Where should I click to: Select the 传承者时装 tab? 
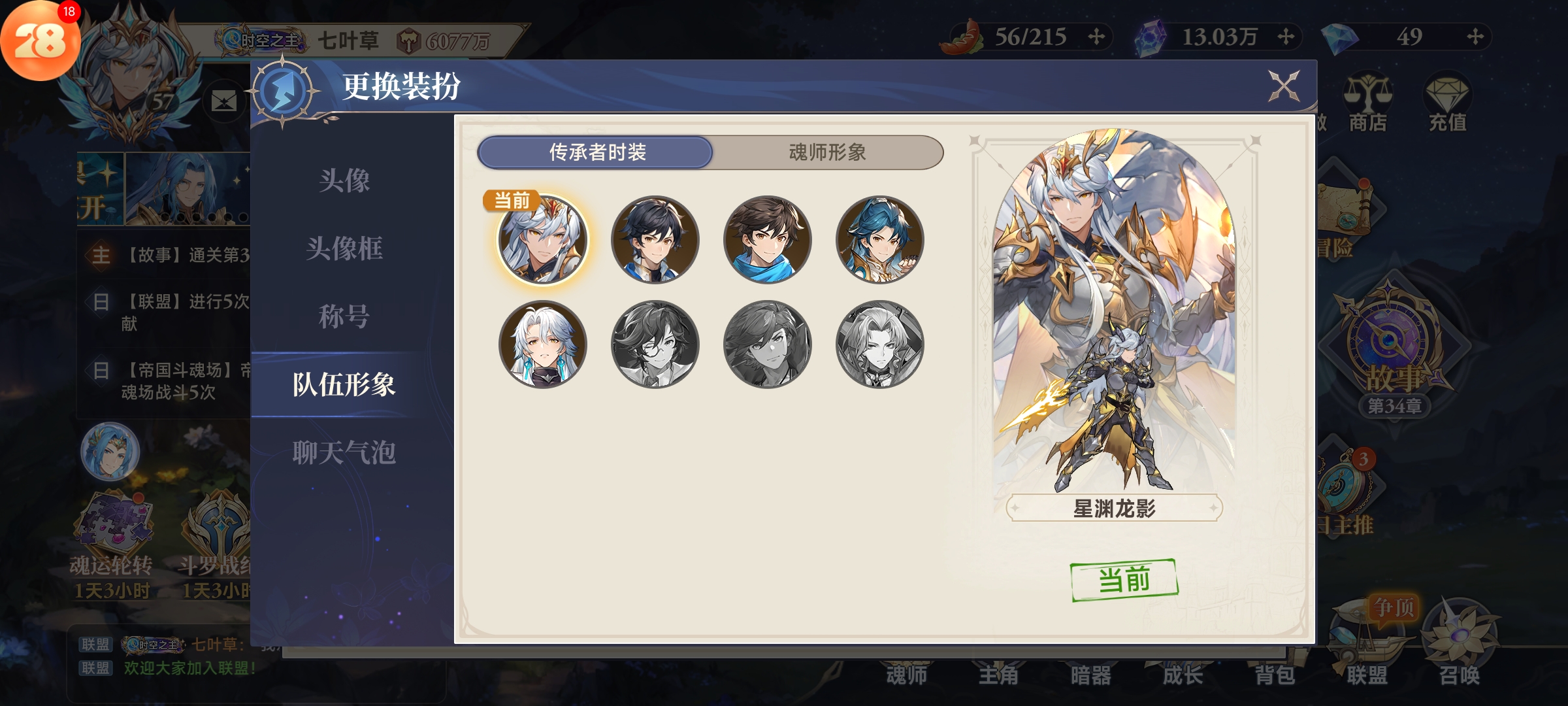tap(596, 152)
